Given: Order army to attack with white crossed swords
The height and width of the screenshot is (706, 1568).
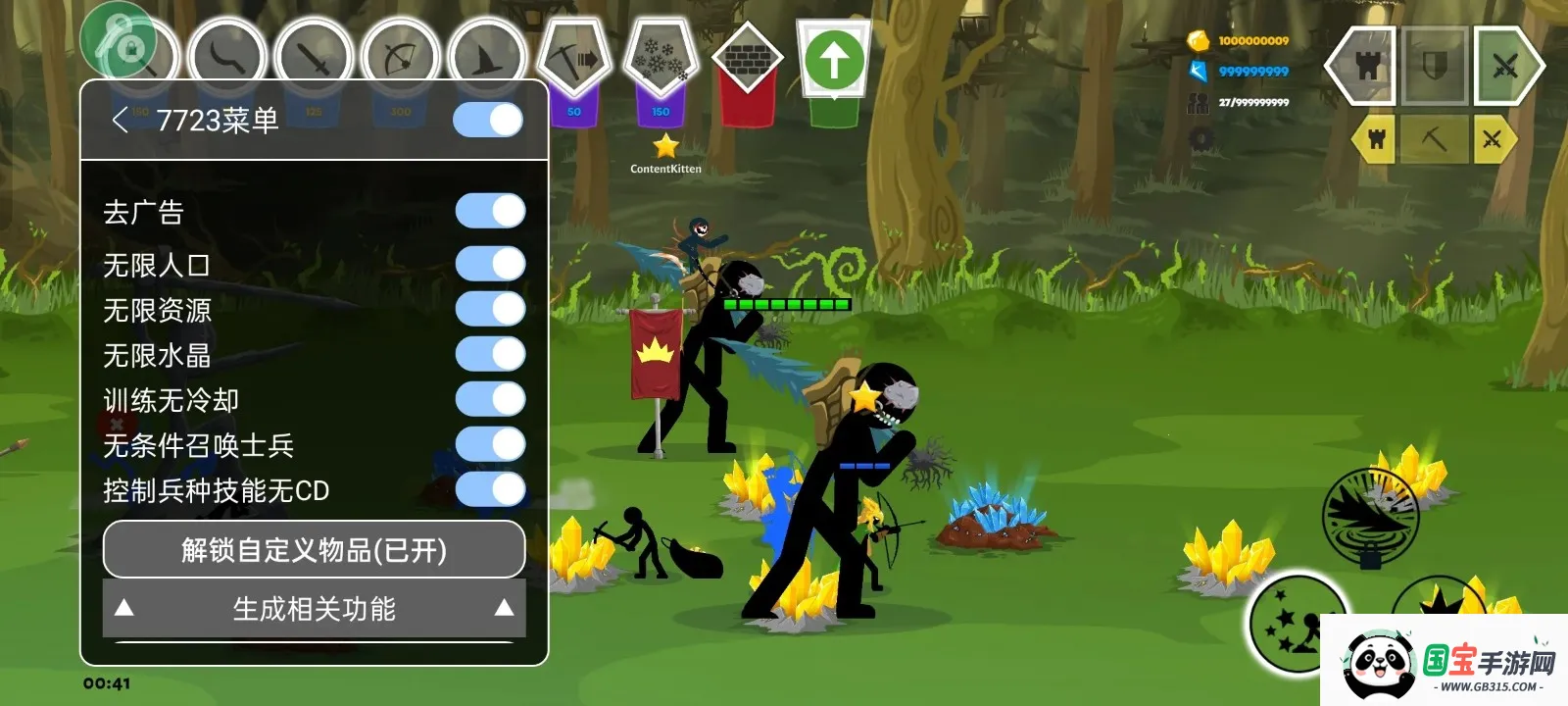Looking at the screenshot, I should pyautogui.click(x=1505, y=67).
